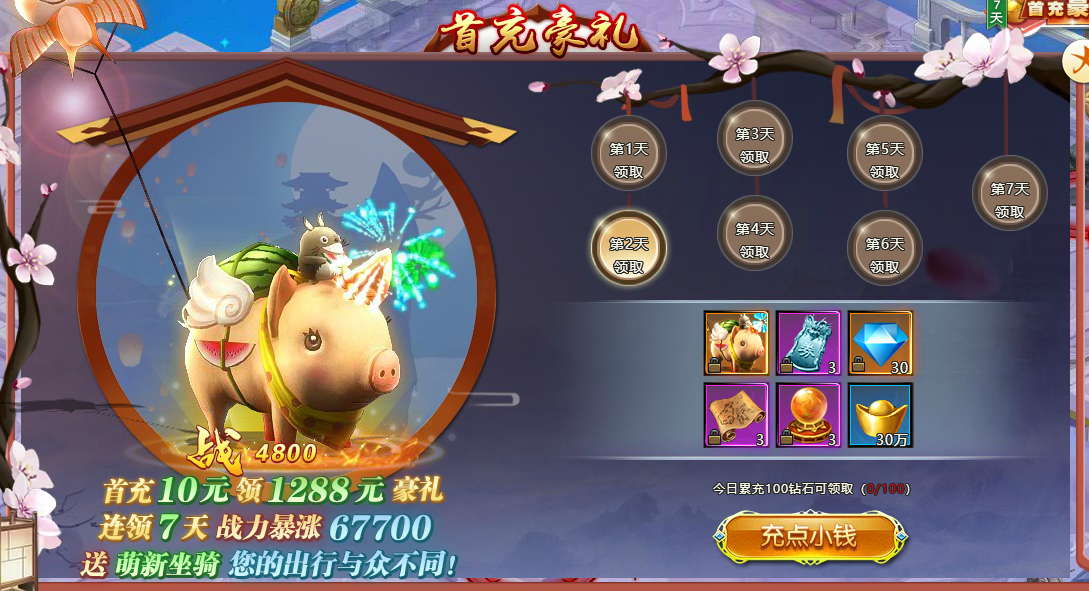Inspect the pig mount reward icon

coord(736,343)
